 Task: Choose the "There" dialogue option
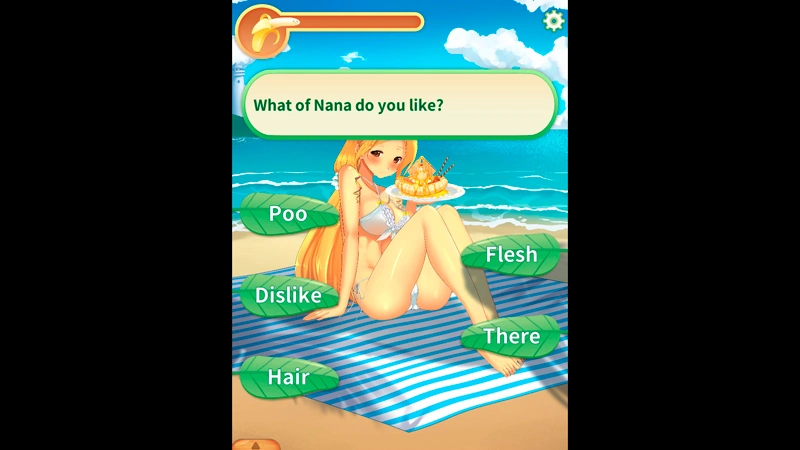click(511, 337)
